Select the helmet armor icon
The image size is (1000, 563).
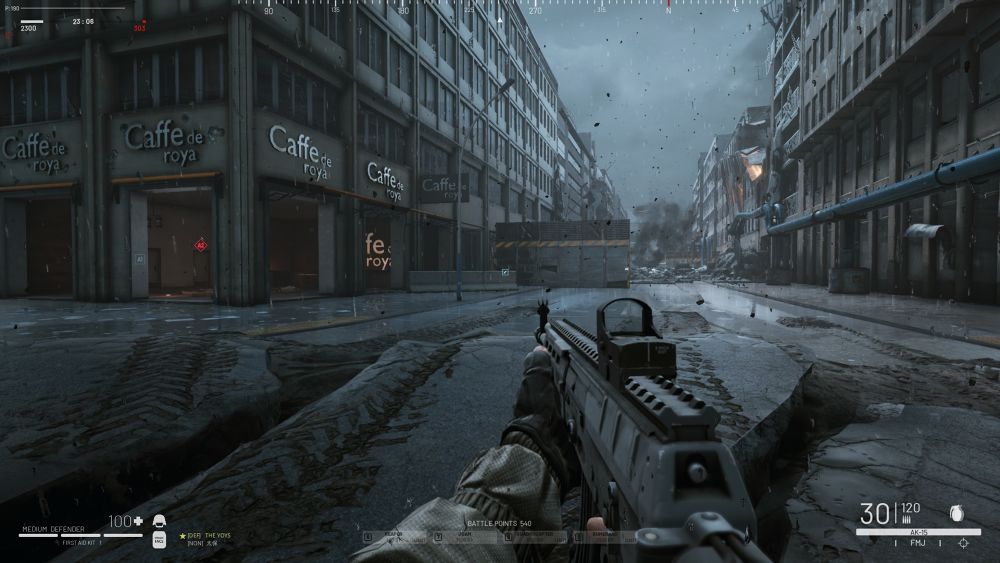point(158,522)
